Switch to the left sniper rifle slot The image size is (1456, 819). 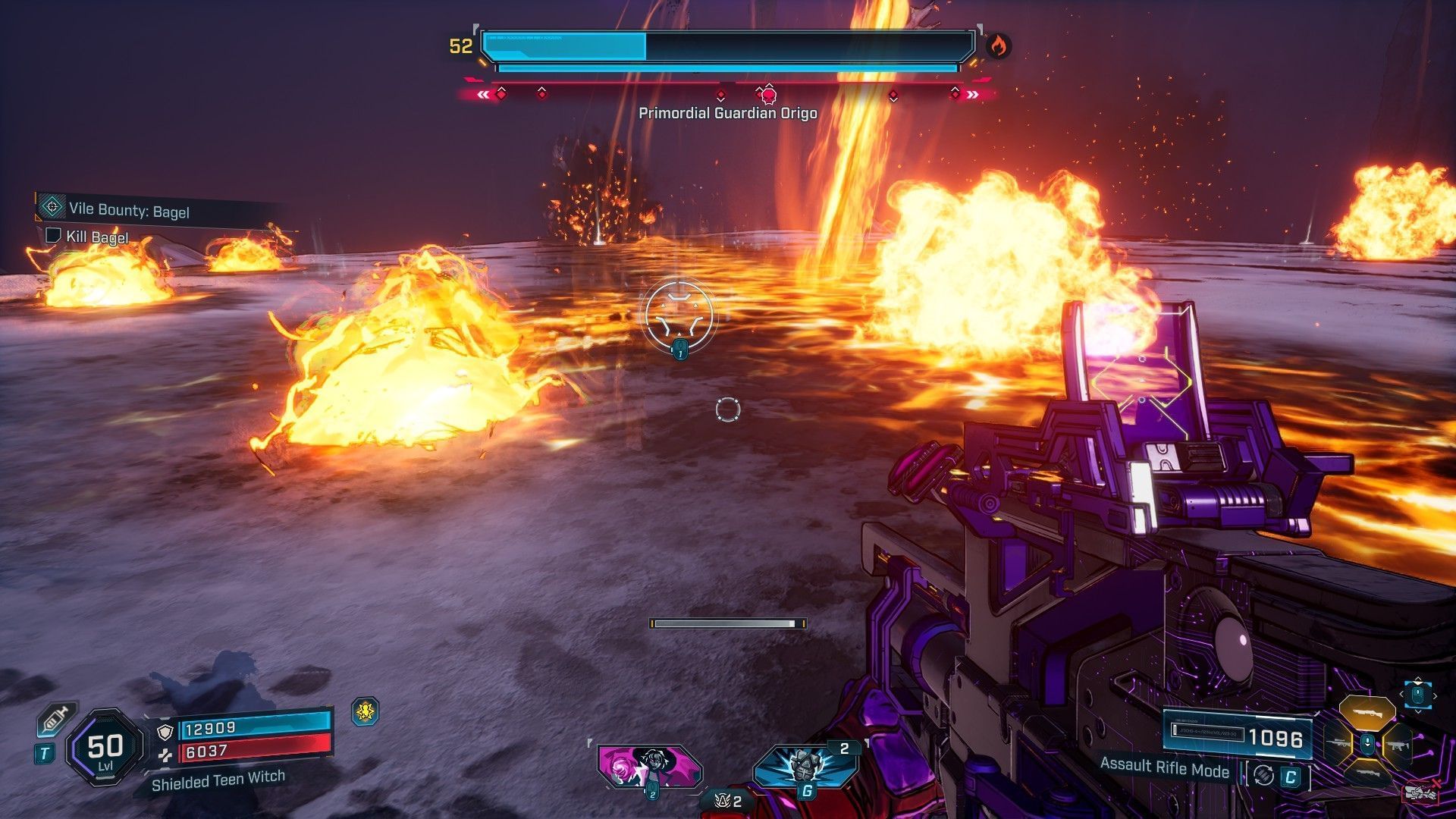1338,745
